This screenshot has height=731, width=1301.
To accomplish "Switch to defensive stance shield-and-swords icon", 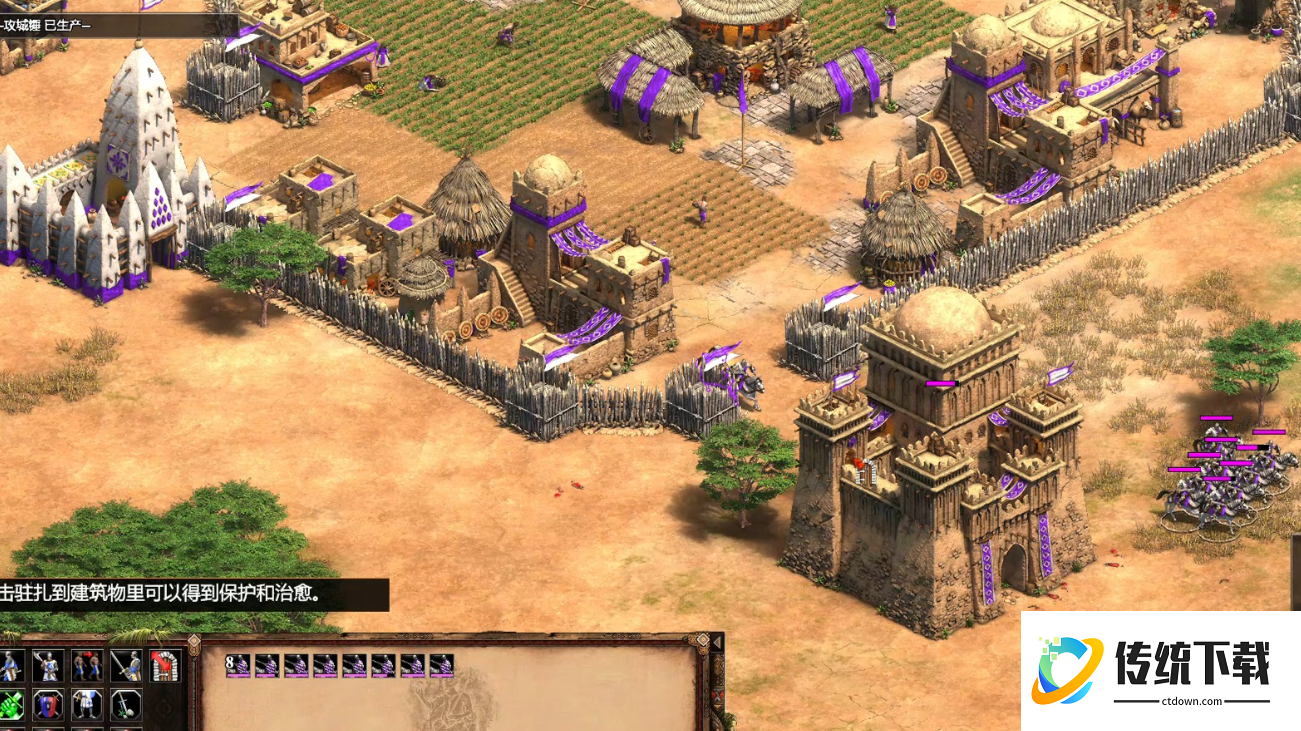I will tap(47, 704).
